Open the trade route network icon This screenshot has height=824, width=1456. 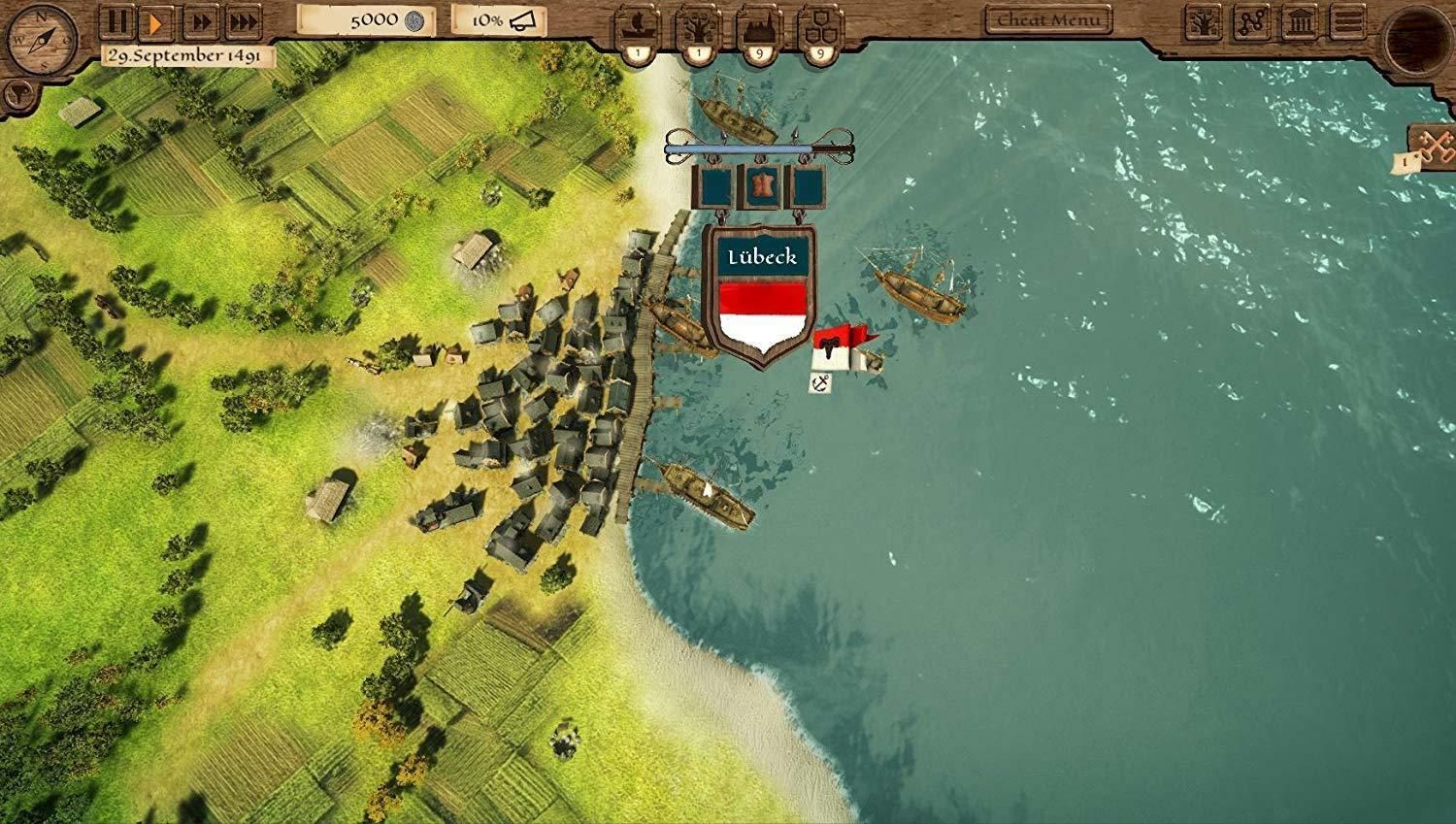tap(1251, 22)
